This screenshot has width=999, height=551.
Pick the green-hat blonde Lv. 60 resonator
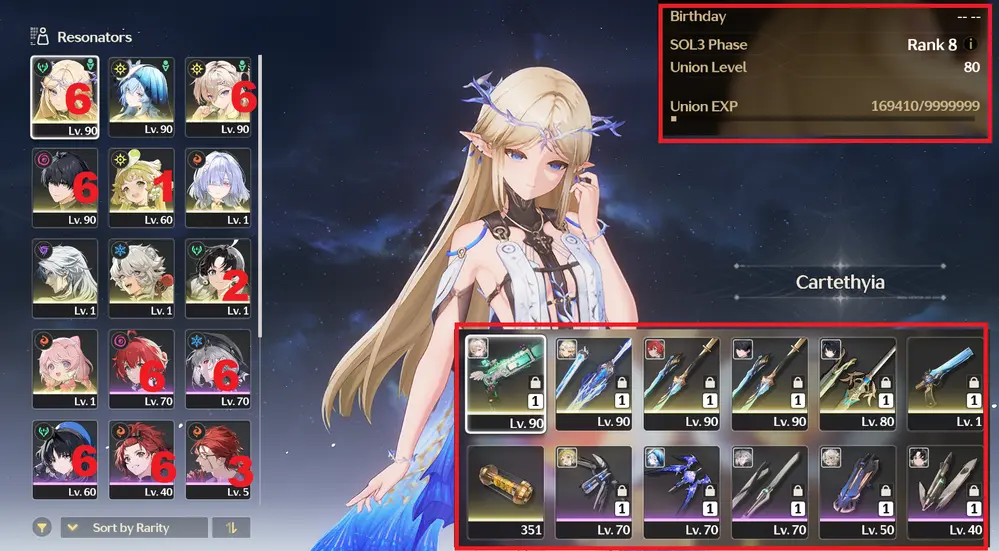tap(141, 187)
